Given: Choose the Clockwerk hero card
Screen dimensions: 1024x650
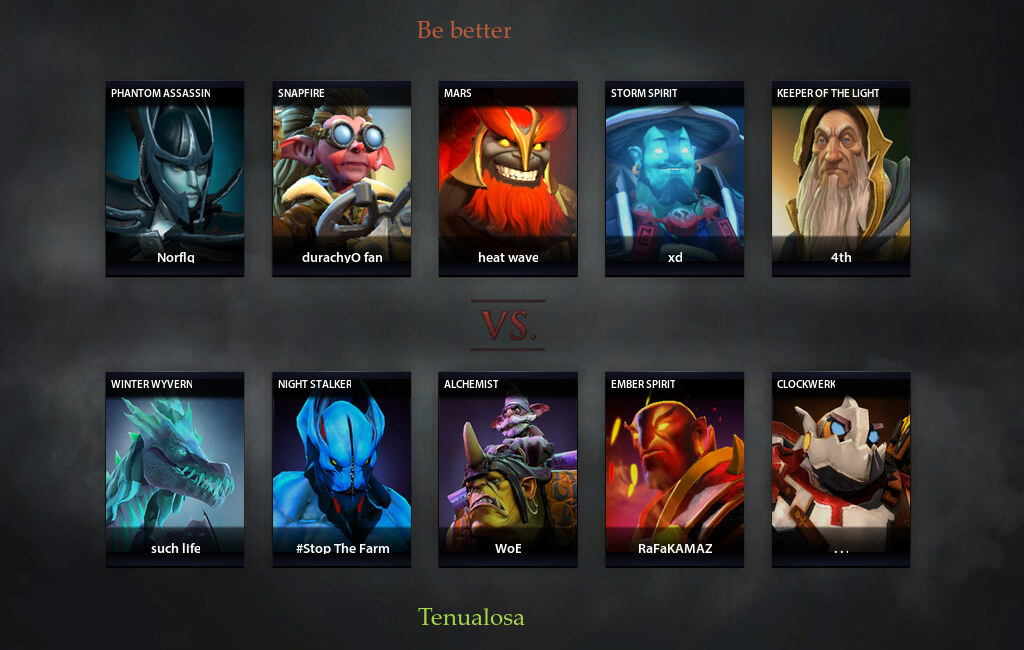Looking at the screenshot, I should (841, 469).
